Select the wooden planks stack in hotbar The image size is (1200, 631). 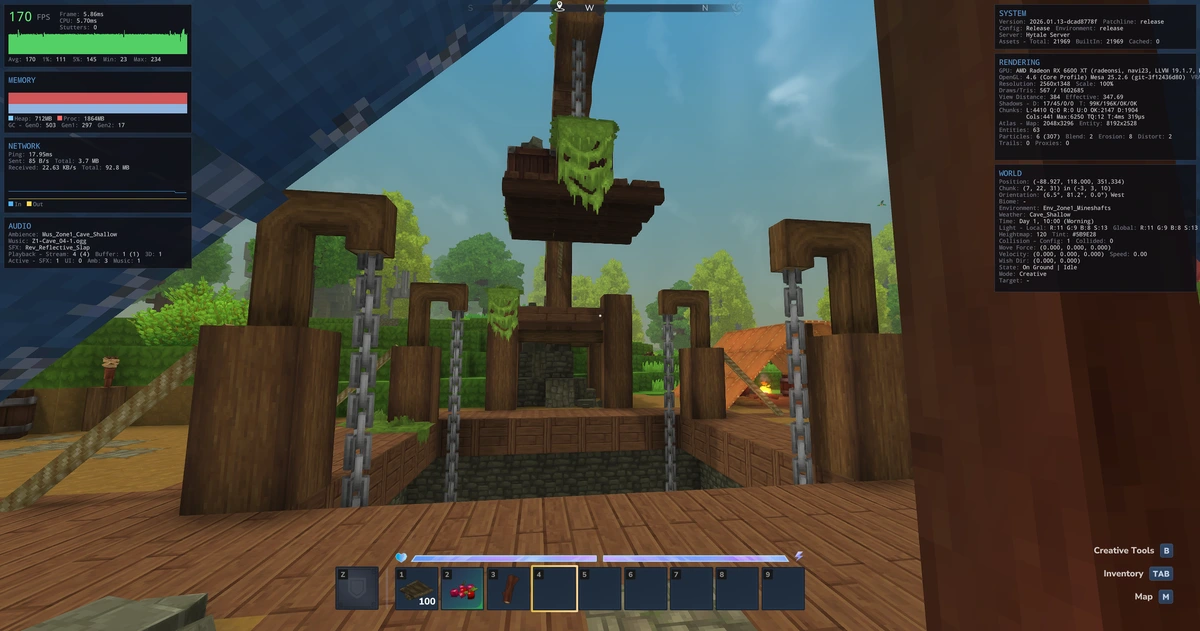[416, 589]
